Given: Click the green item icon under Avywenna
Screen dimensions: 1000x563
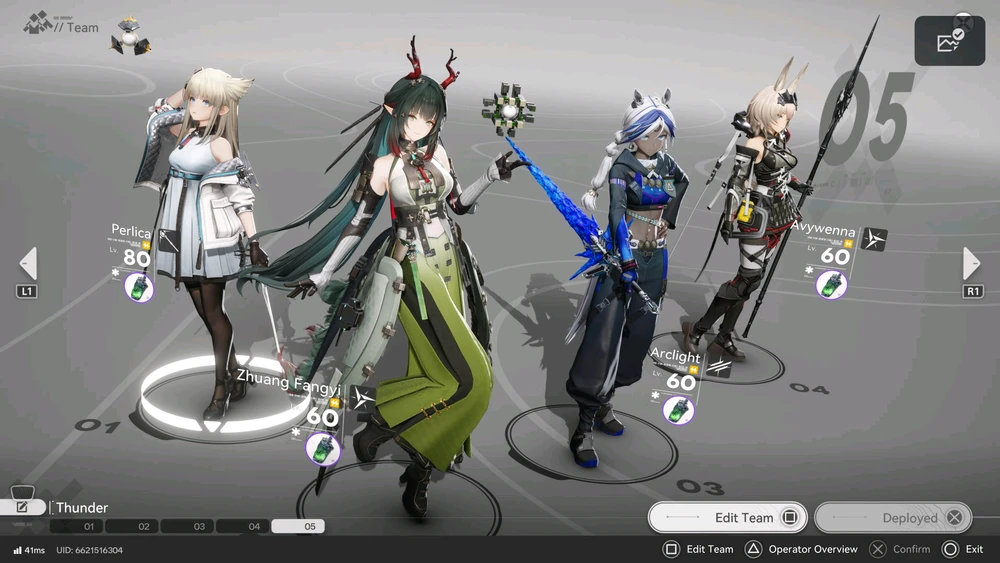Looking at the screenshot, I should [x=831, y=285].
